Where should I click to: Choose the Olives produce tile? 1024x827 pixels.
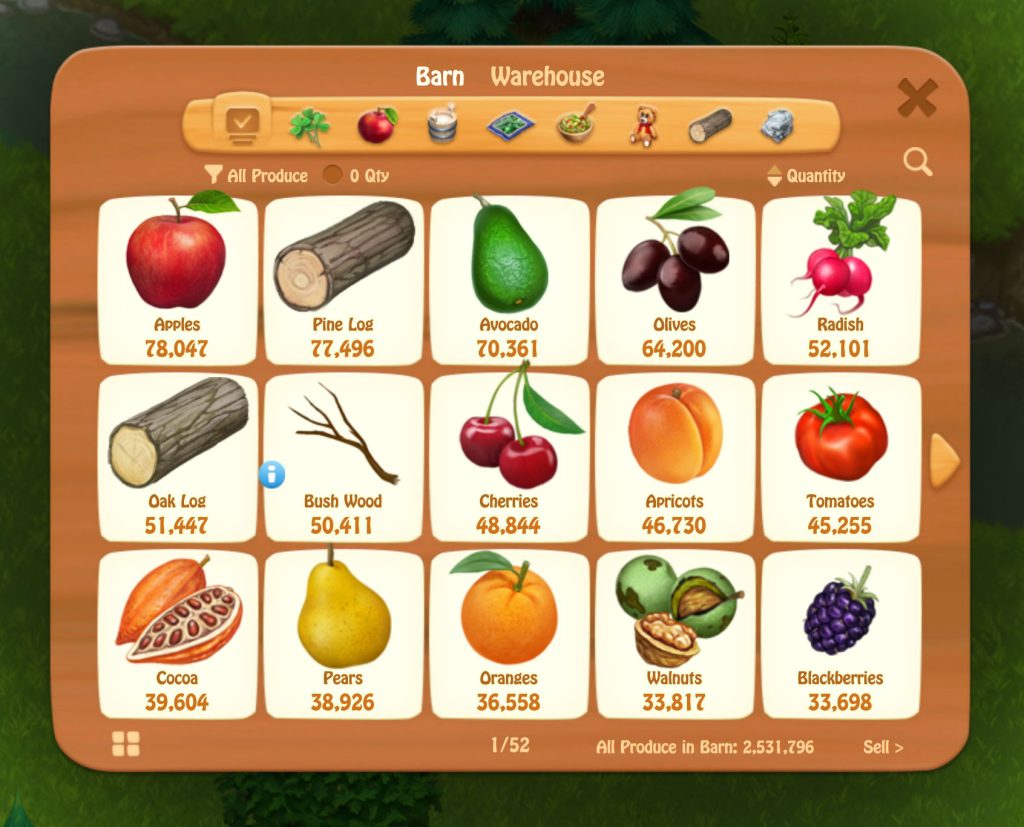click(675, 279)
